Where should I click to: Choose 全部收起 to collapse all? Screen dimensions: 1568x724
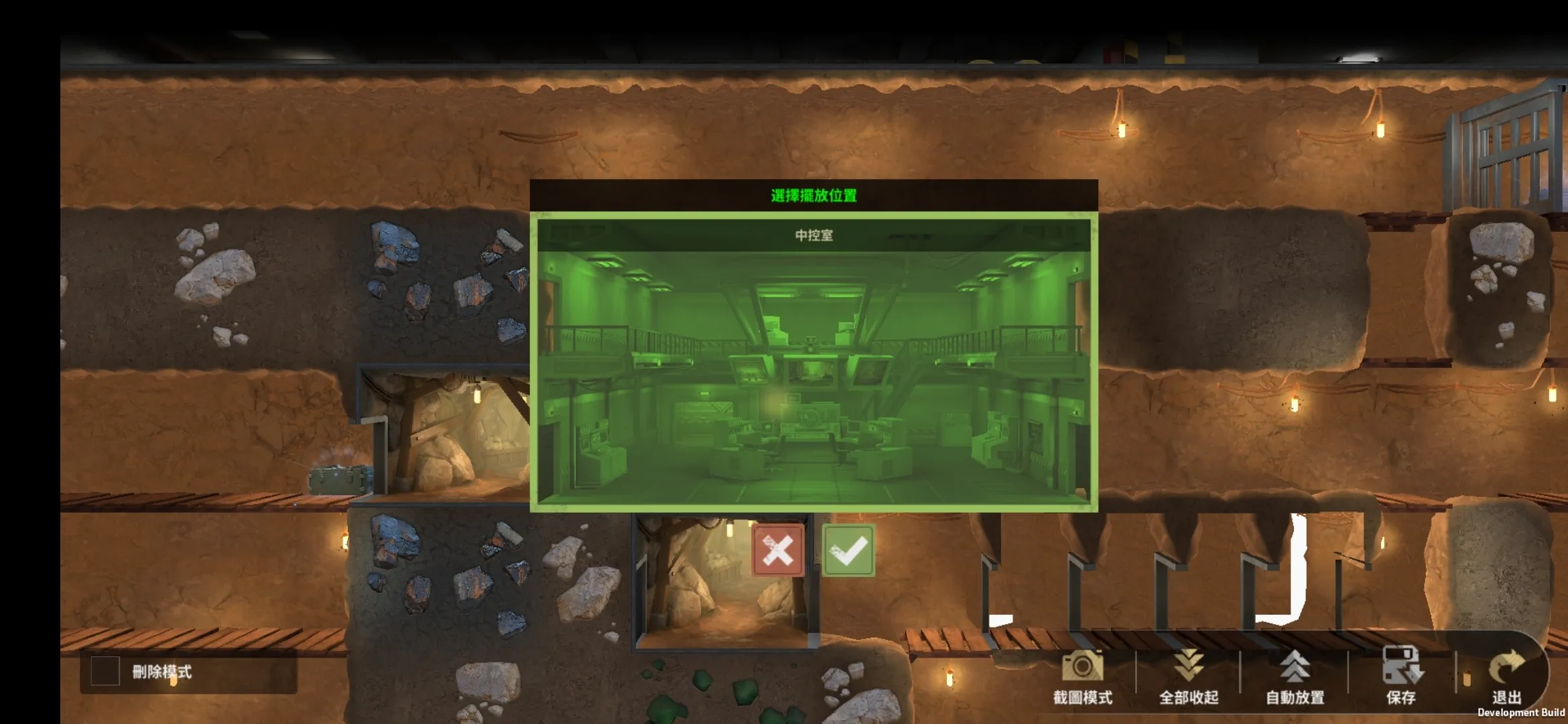[1189, 676]
